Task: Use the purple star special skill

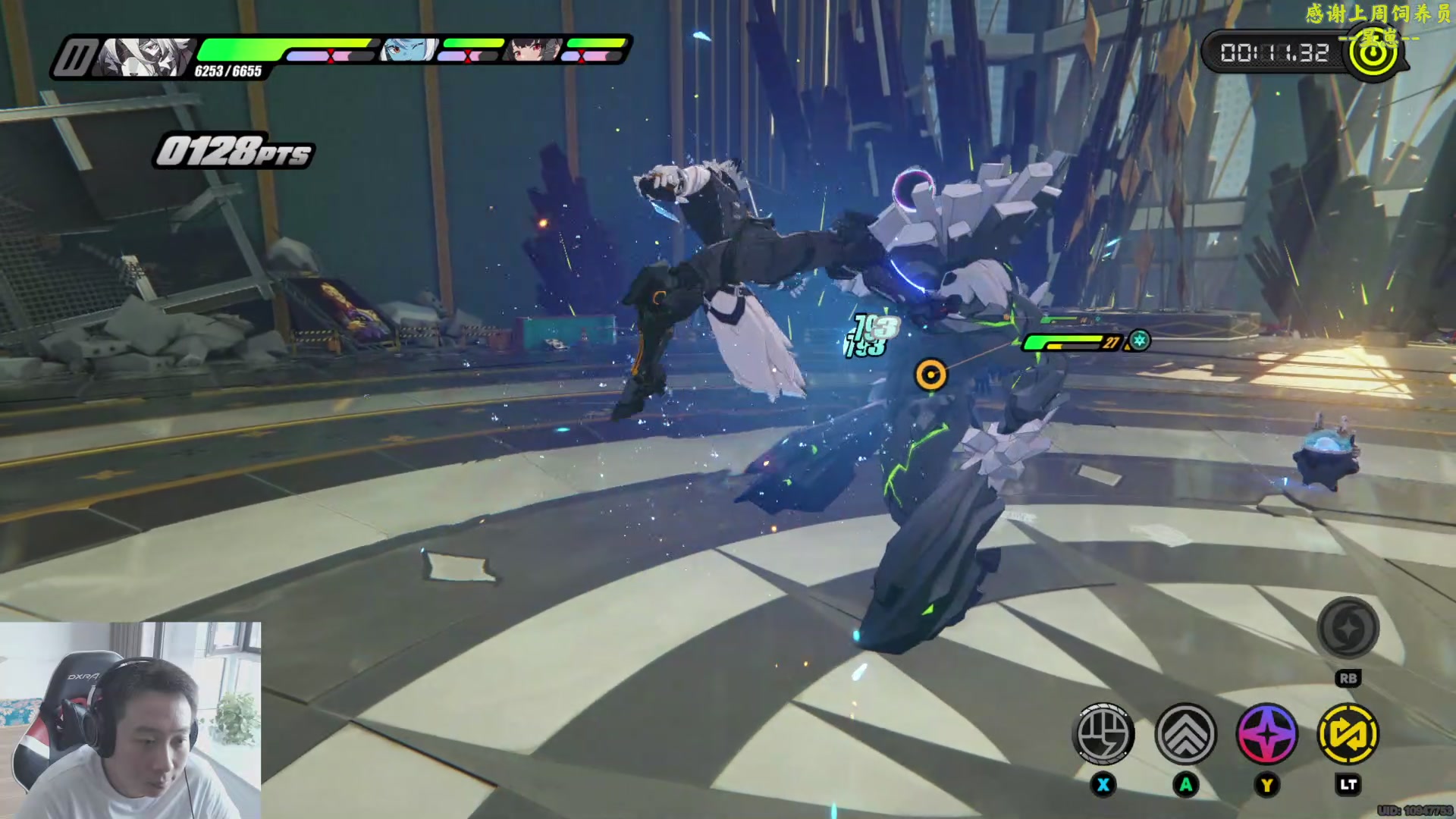Action: [x=1266, y=734]
